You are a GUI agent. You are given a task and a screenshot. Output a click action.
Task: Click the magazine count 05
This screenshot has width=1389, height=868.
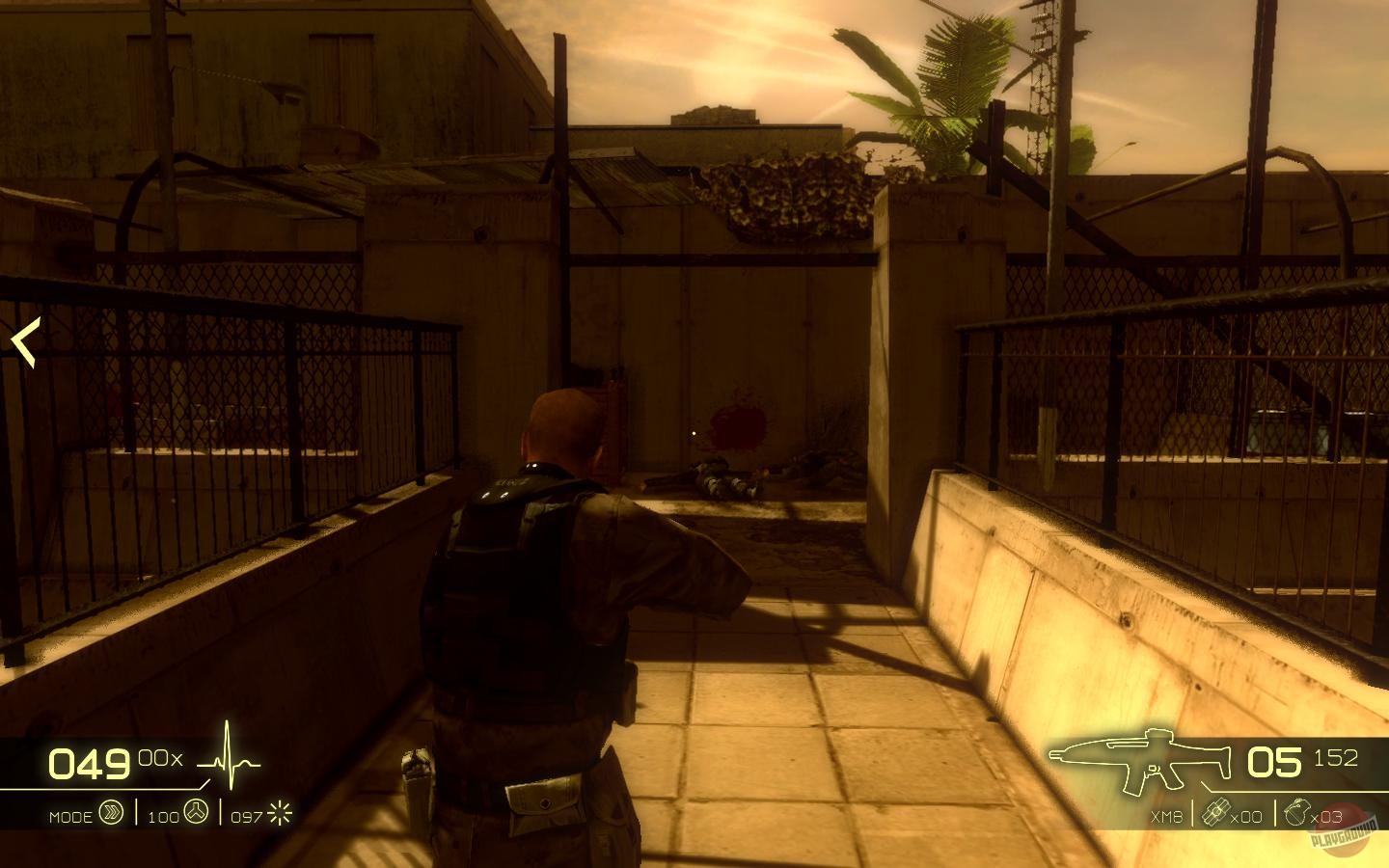point(1274,762)
